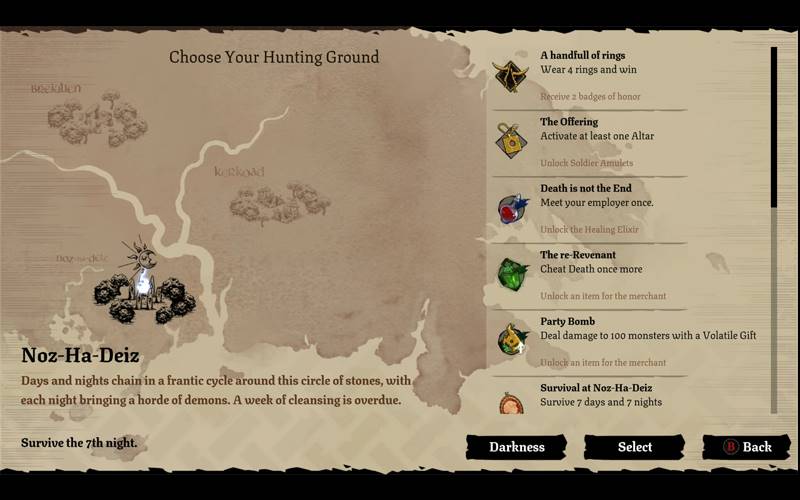This screenshot has width=800, height=500.
Task: Pick the Kerkoad forest location
Action: click(265, 200)
